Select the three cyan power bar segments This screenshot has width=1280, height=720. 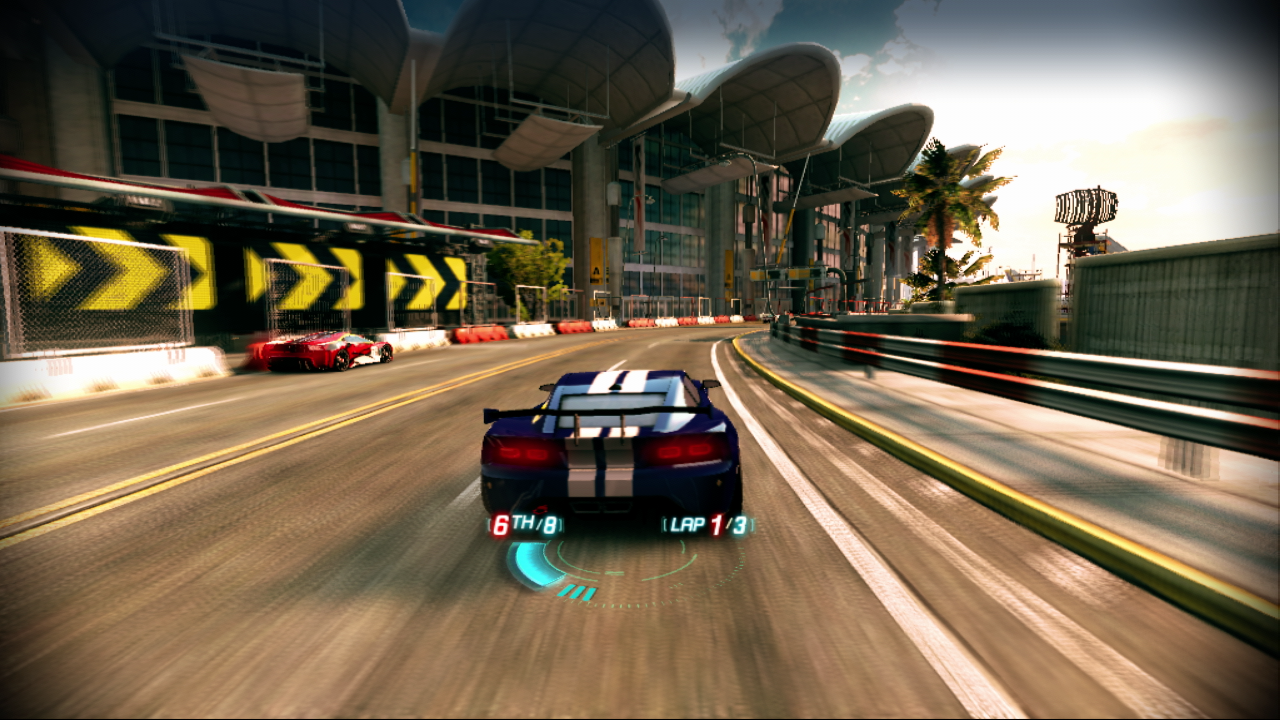(578, 591)
